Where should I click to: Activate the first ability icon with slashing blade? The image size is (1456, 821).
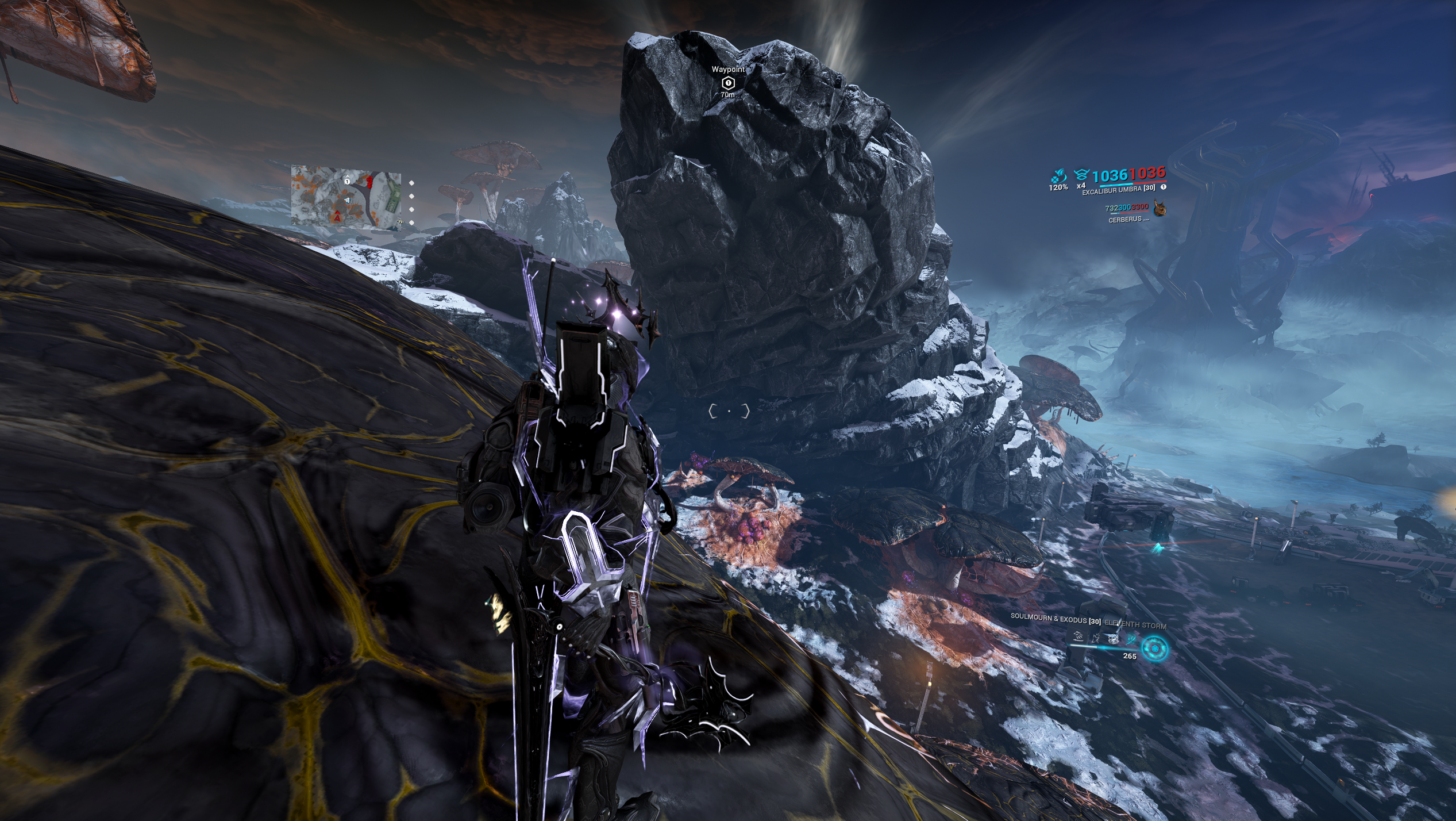click(x=1078, y=637)
